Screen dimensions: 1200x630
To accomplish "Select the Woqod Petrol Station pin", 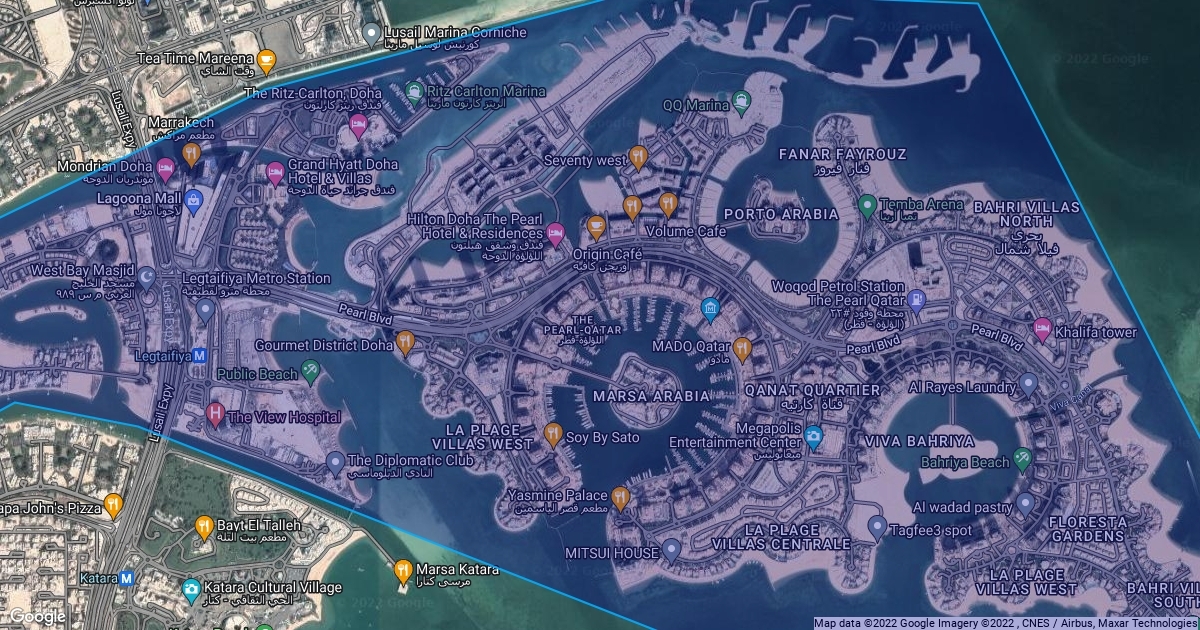I will pos(916,297).
